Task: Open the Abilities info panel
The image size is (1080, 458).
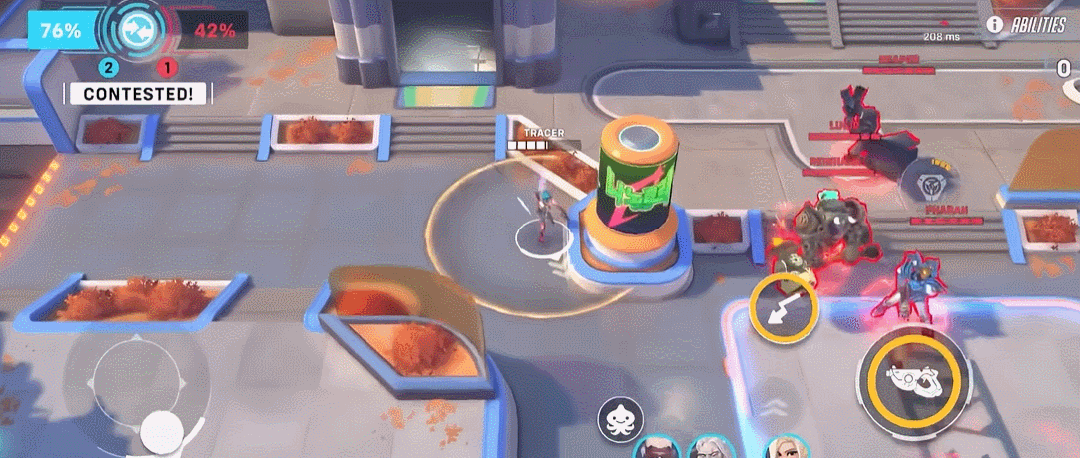Action: tap(1026, 25)
